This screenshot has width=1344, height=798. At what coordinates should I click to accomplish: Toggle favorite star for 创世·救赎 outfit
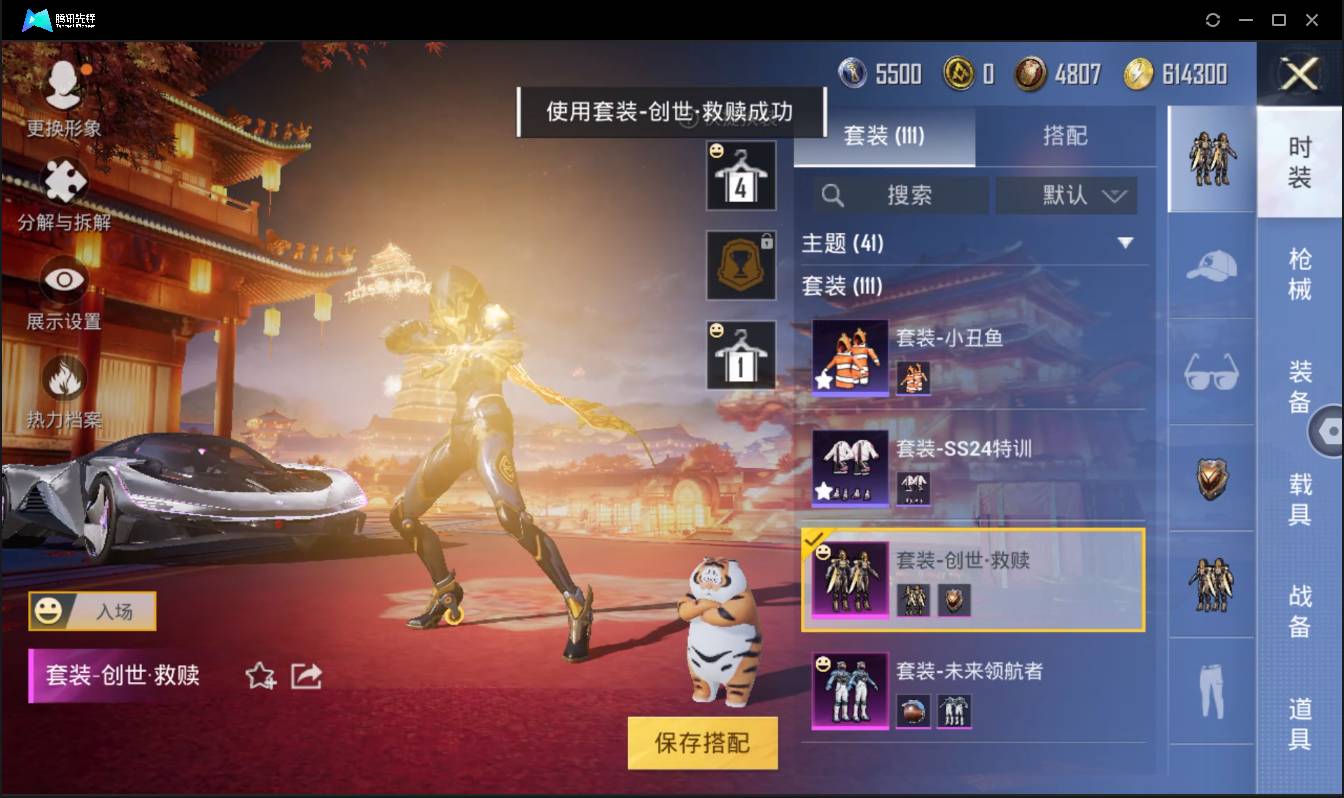pyautogui.click(x=261, y=676)
